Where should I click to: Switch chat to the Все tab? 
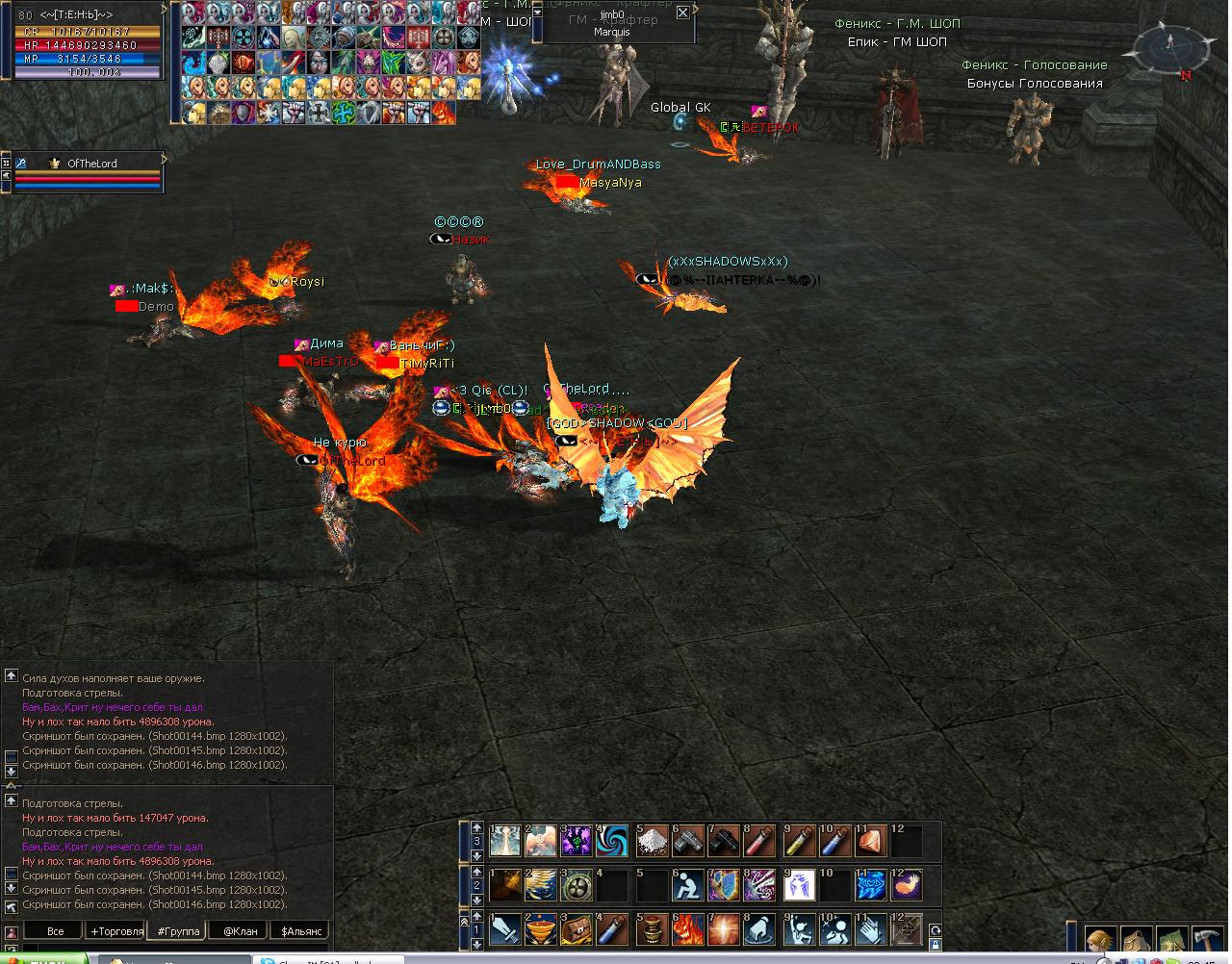click(55, 931)
